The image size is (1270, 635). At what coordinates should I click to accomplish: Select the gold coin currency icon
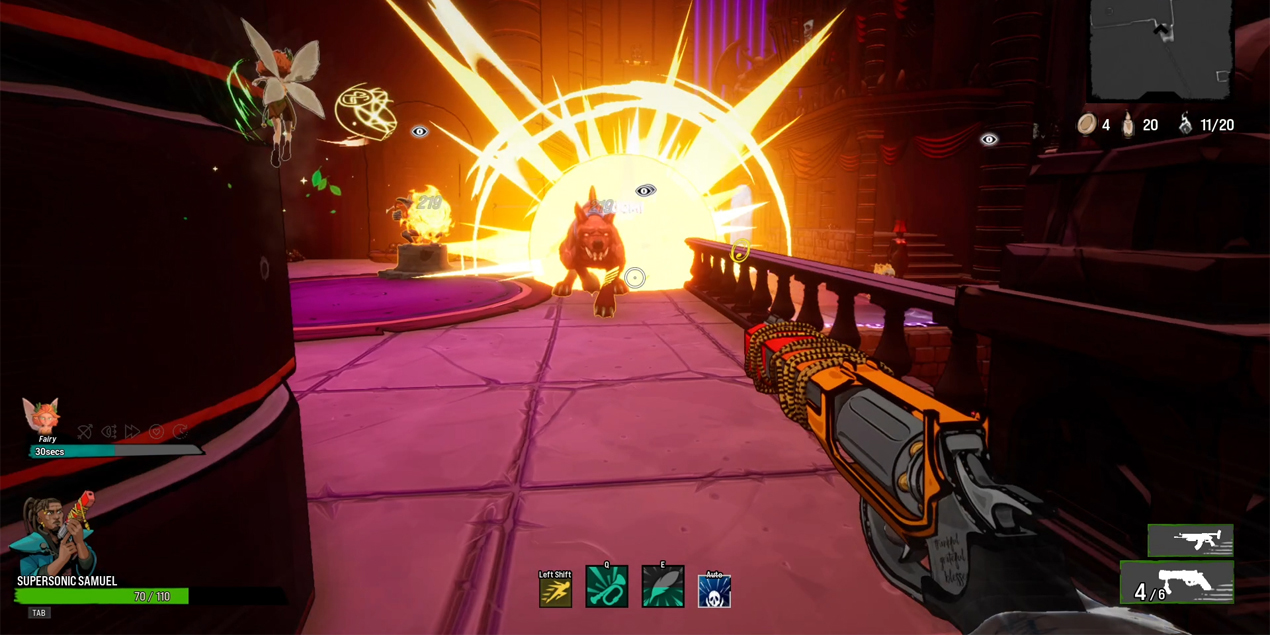coord(1087,124)
